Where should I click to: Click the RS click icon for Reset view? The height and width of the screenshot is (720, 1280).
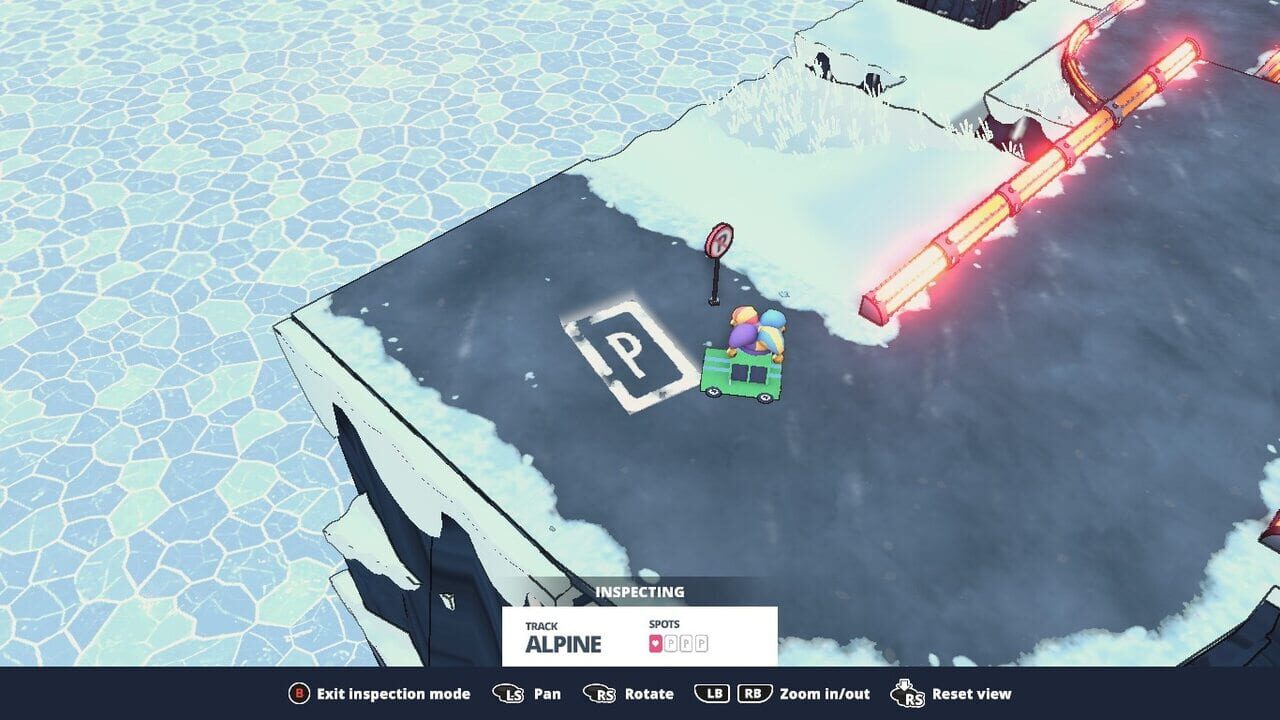(909, 693)
